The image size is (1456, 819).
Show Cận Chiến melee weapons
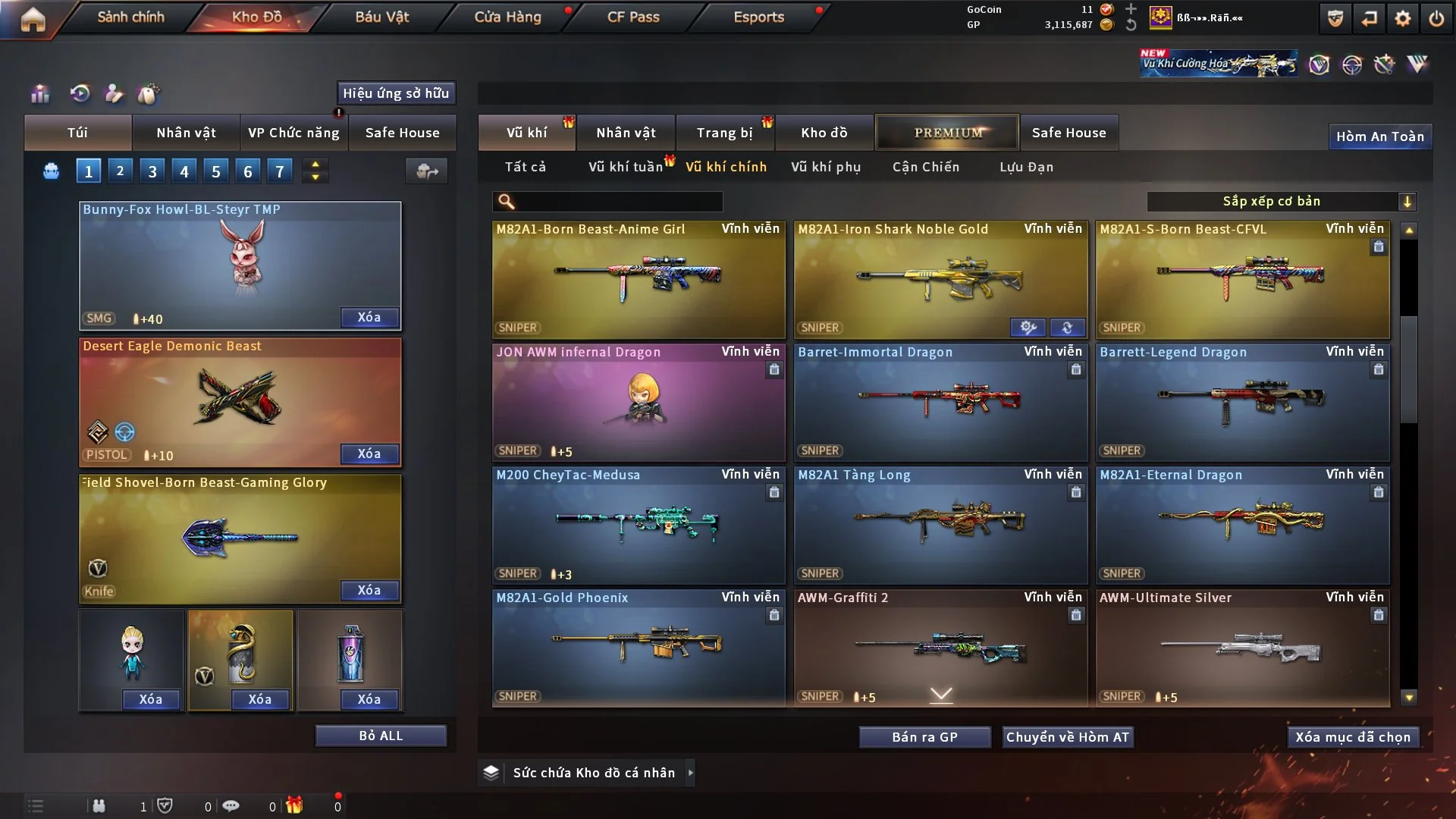[x=926, y=167]
